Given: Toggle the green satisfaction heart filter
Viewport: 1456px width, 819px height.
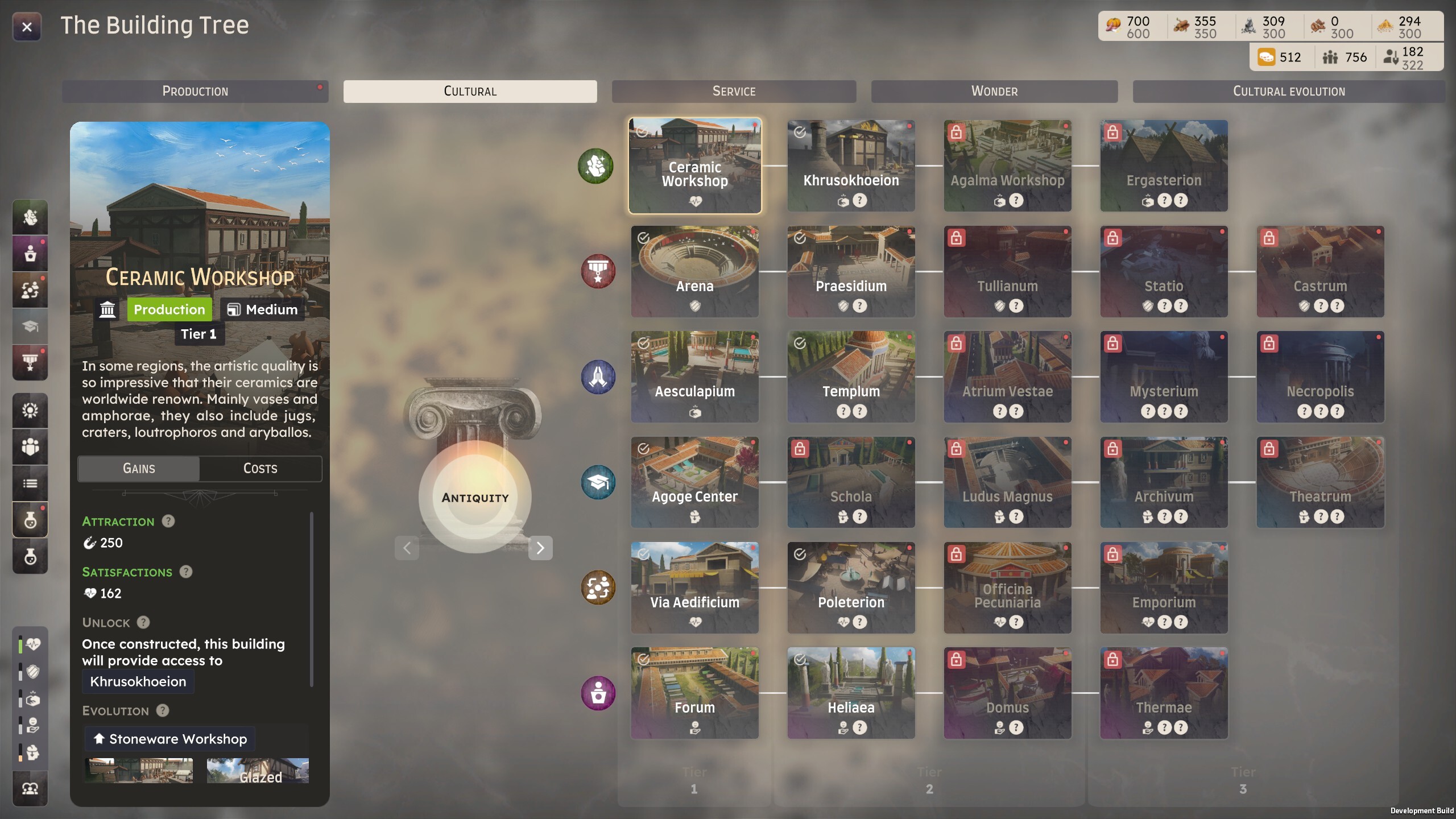Looking at the screenshot, I should click(31, 644).
